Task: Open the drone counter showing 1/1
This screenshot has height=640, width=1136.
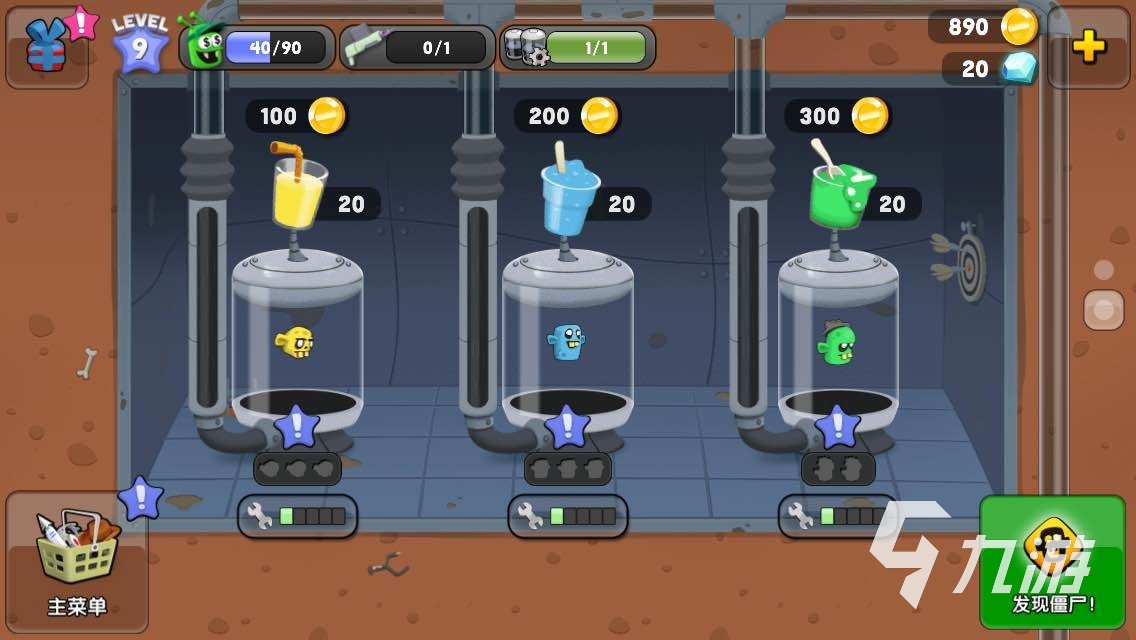Action: [578, 47]
